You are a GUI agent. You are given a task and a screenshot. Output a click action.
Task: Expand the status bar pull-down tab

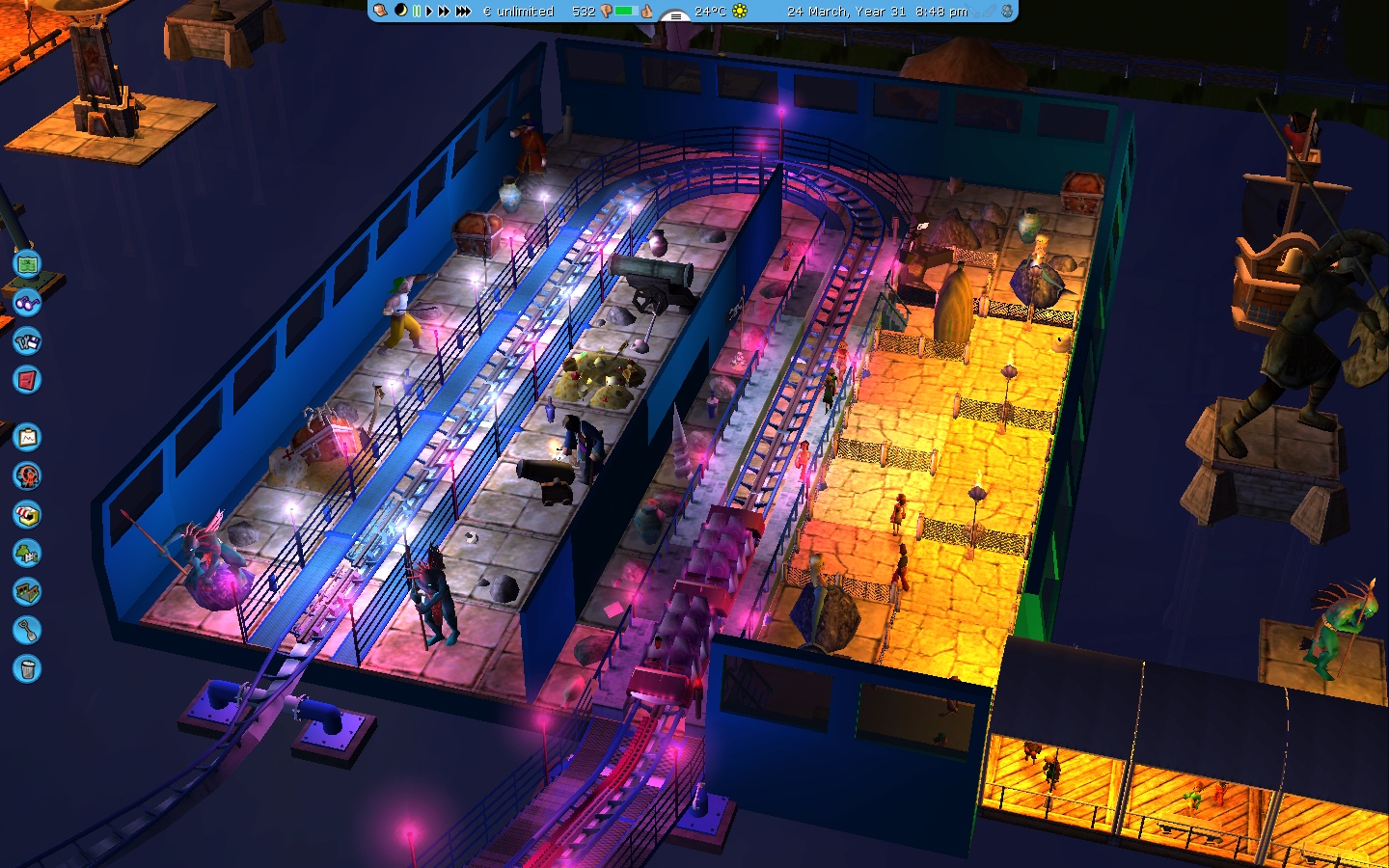pos(674,16)
